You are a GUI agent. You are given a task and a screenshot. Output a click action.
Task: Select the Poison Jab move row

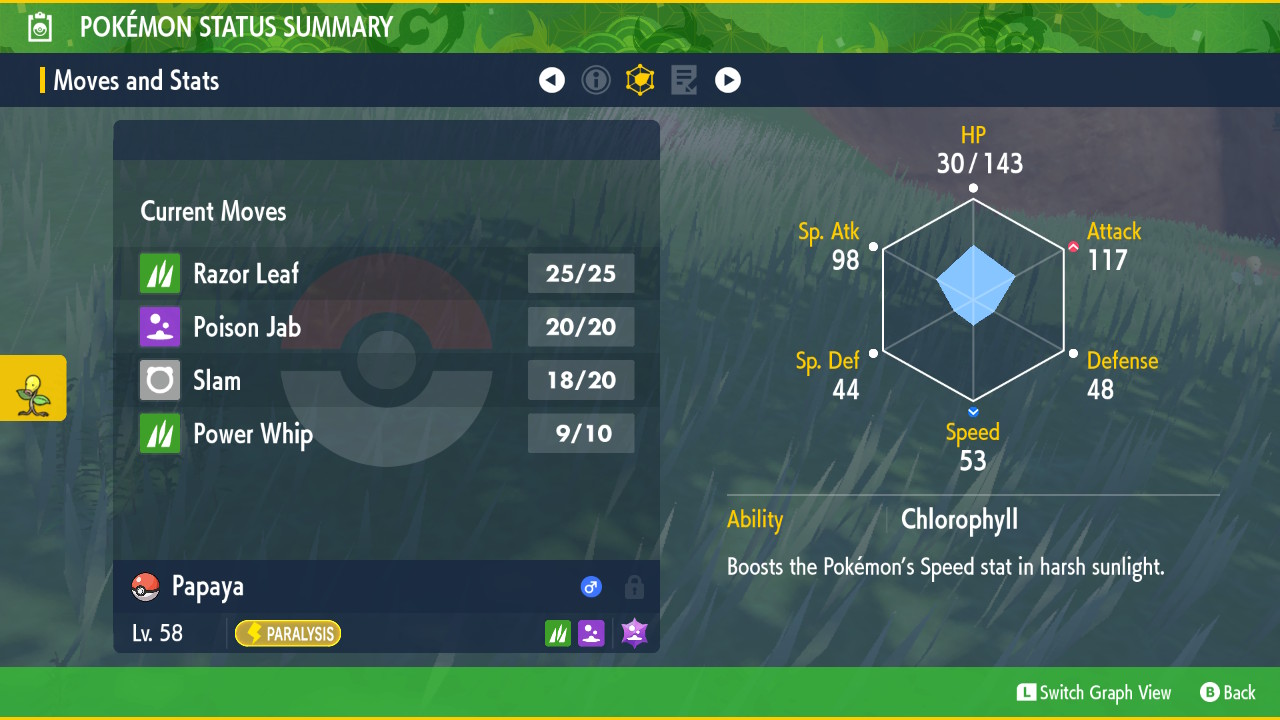click(386, 327)
